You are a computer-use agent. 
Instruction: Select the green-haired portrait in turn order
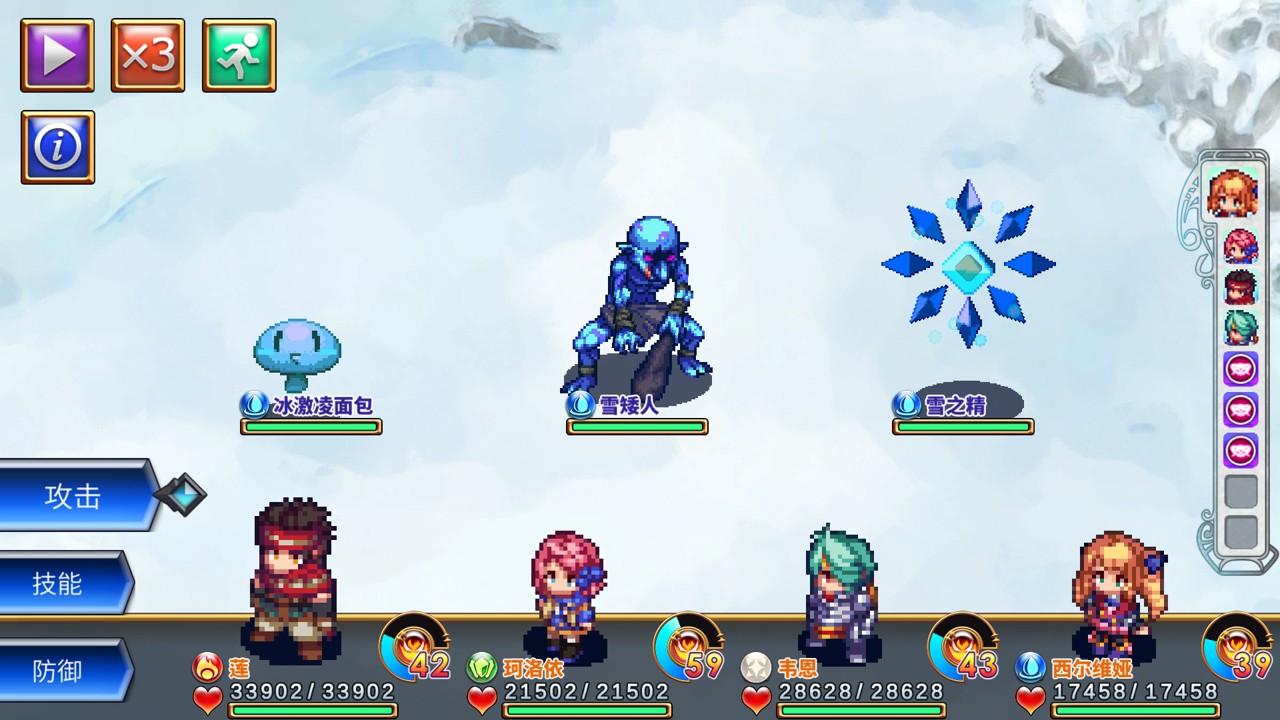pos(1240,328)
